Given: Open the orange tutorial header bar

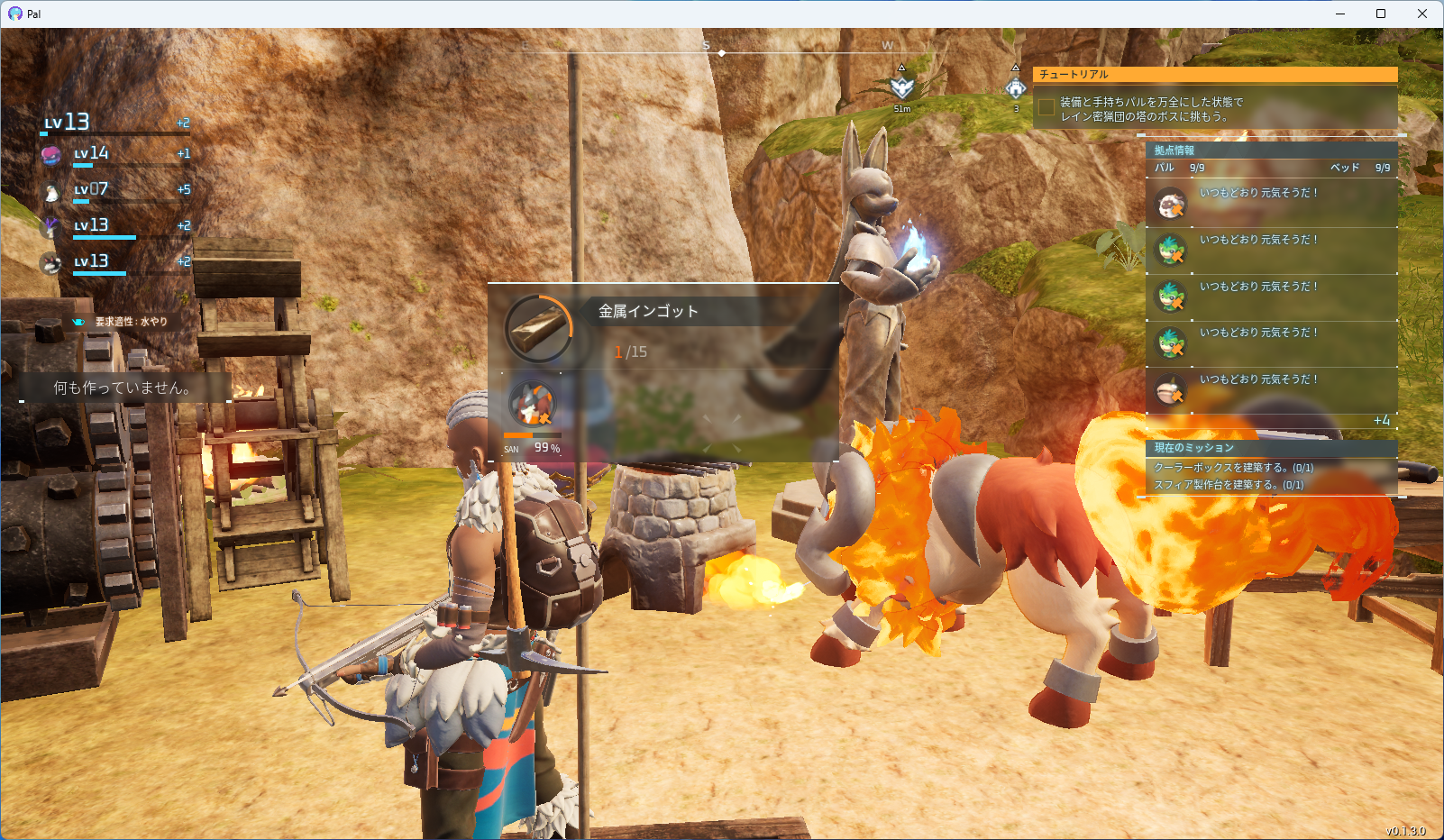Looking at the screenshot, I should point(1215,75).
